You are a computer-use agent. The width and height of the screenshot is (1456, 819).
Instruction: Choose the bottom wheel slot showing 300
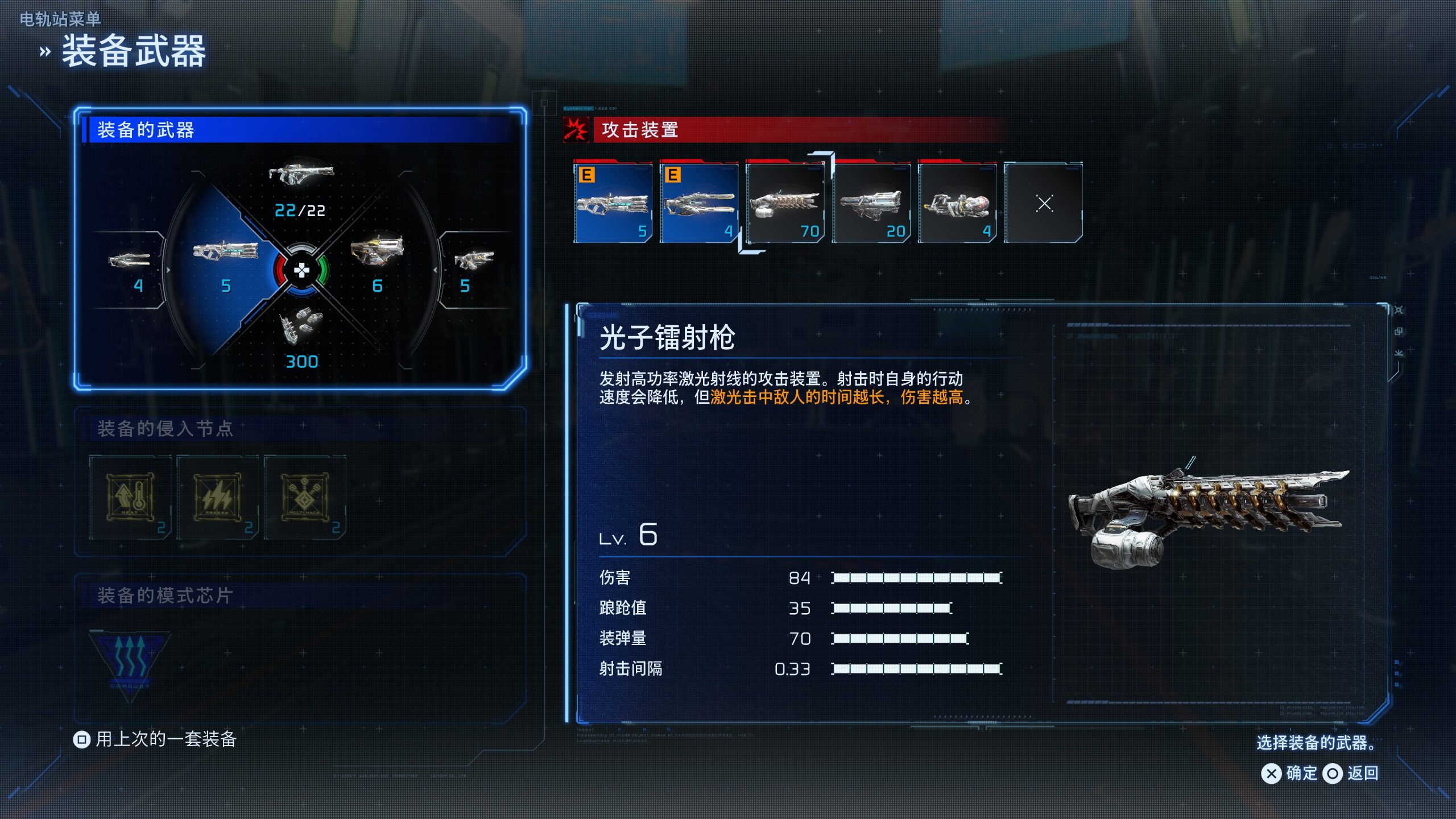(301, 336)
